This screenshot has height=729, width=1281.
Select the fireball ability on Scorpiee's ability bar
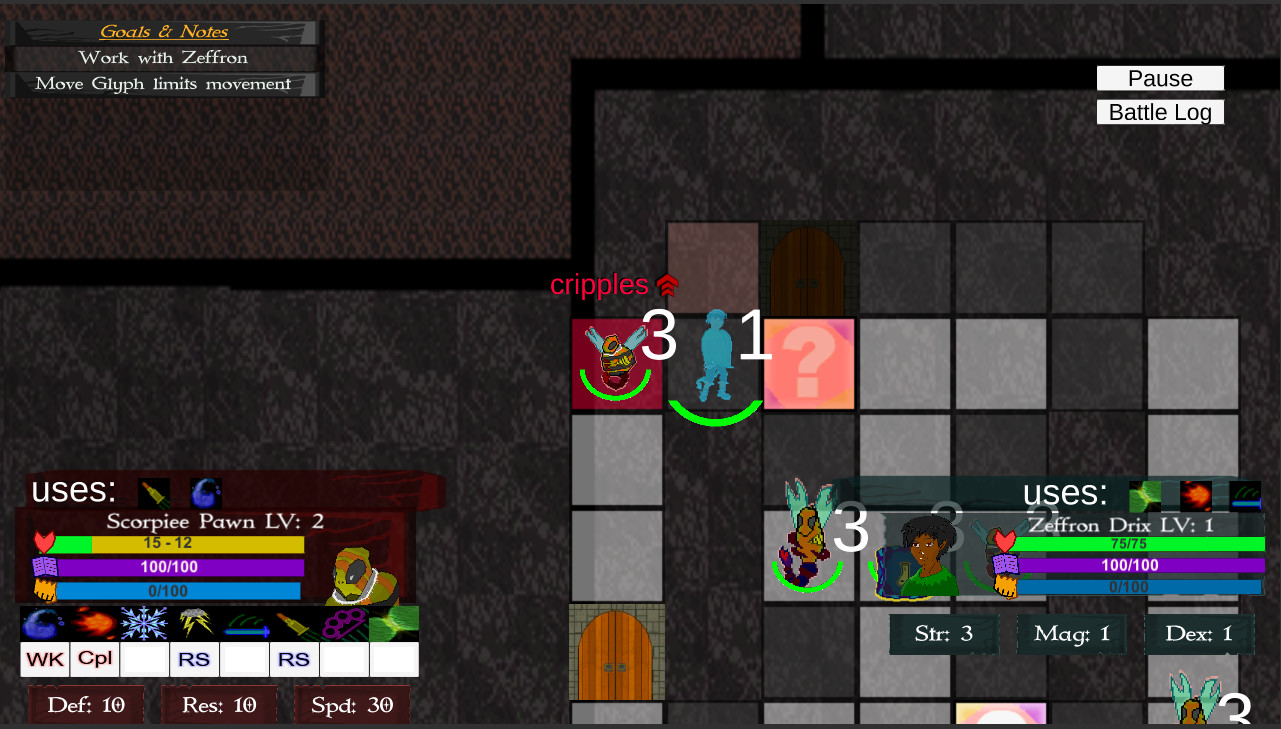[94, 622]
